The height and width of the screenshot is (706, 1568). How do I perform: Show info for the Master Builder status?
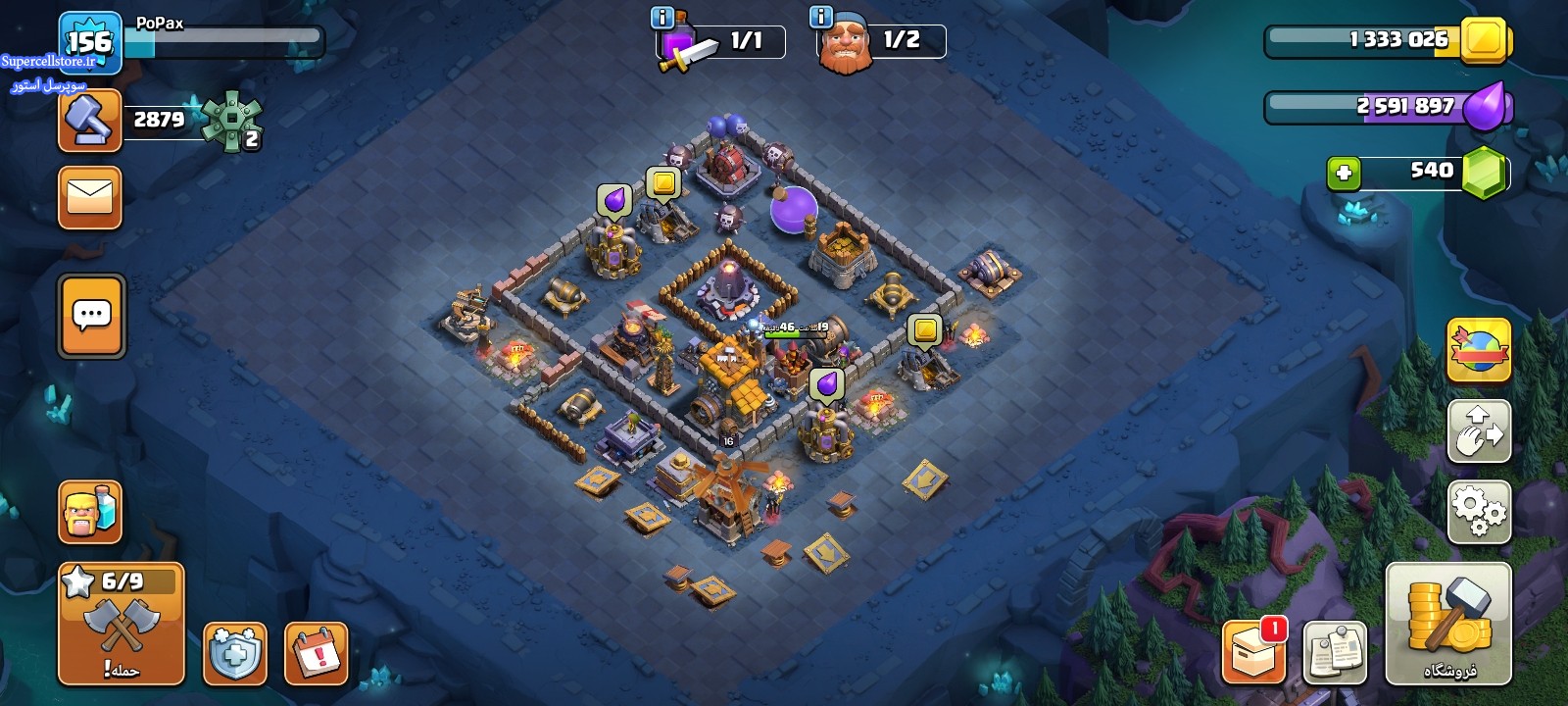point(821,18)
